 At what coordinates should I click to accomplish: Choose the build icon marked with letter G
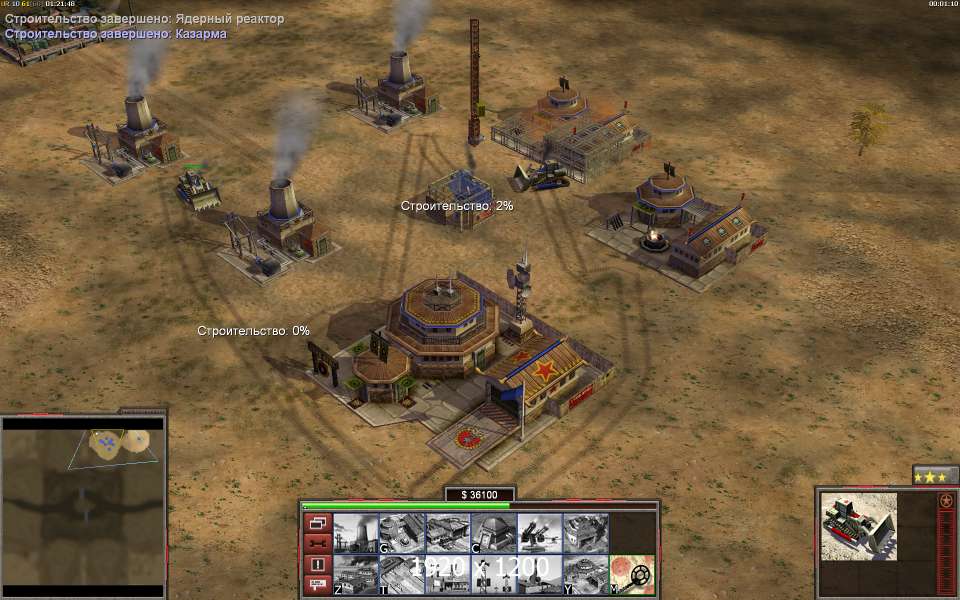point(401,533)
